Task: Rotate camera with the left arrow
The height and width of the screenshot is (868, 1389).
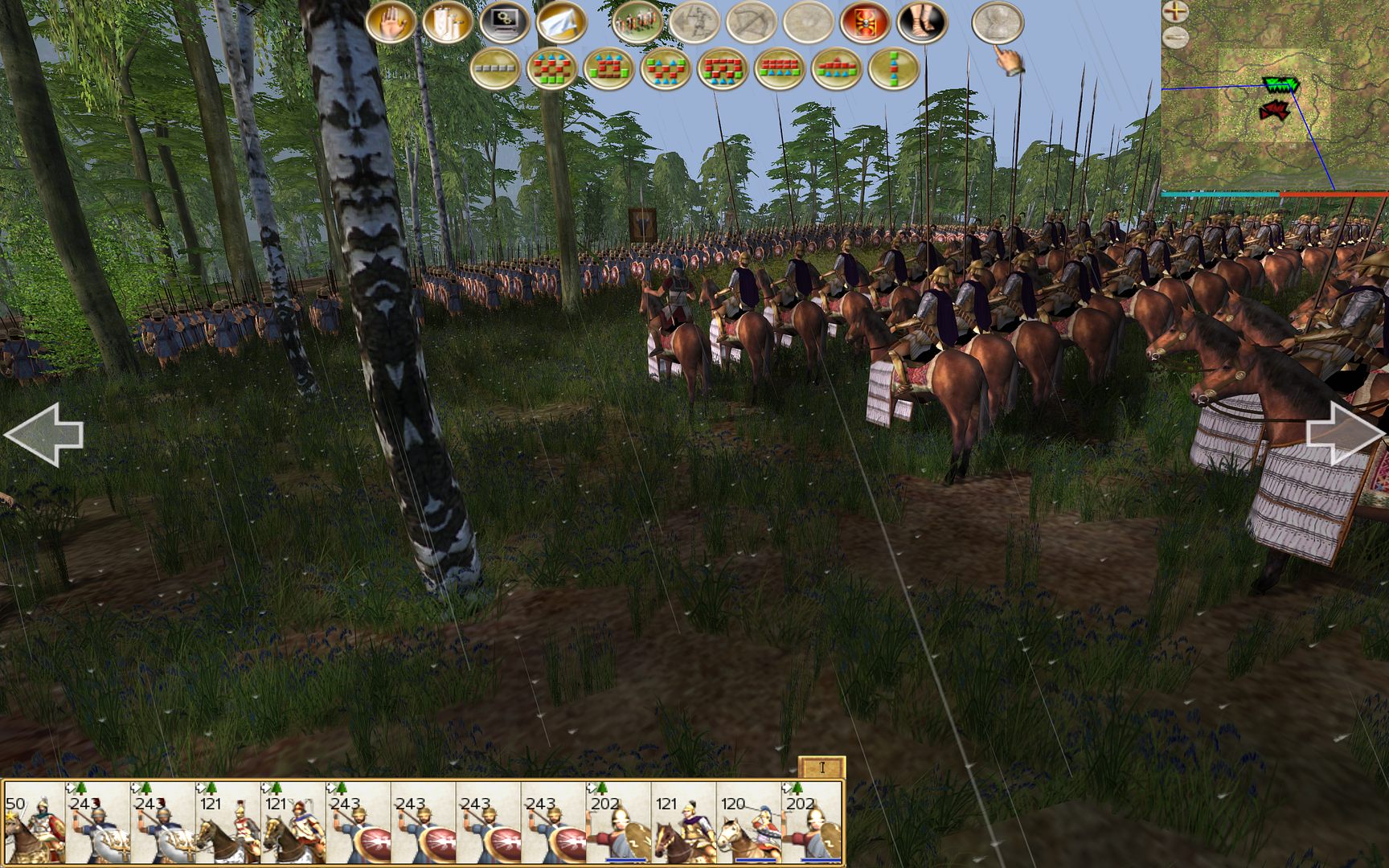Action: (x=44, y=434)
